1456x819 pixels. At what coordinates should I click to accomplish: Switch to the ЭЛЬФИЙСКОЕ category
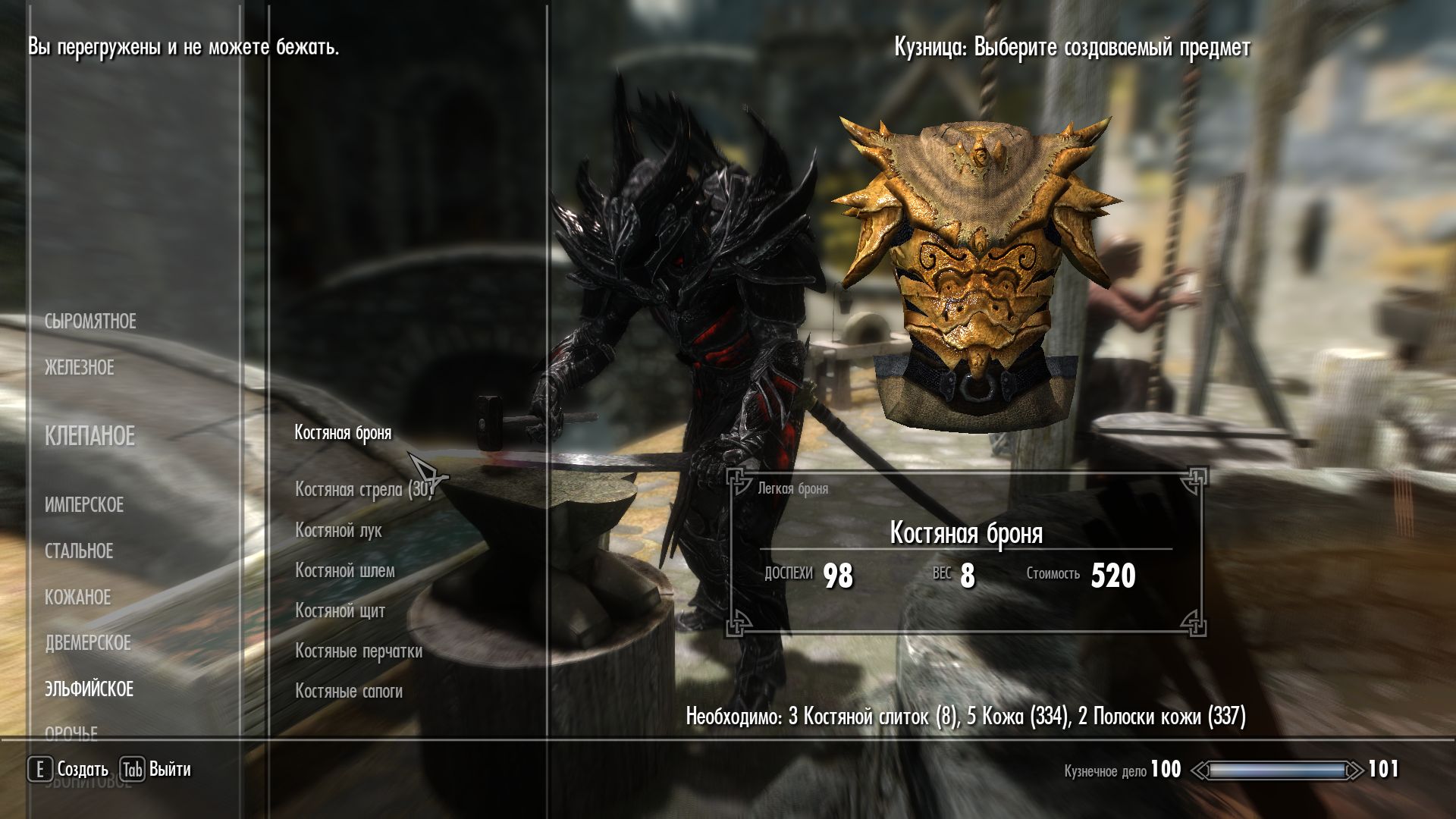89,689
